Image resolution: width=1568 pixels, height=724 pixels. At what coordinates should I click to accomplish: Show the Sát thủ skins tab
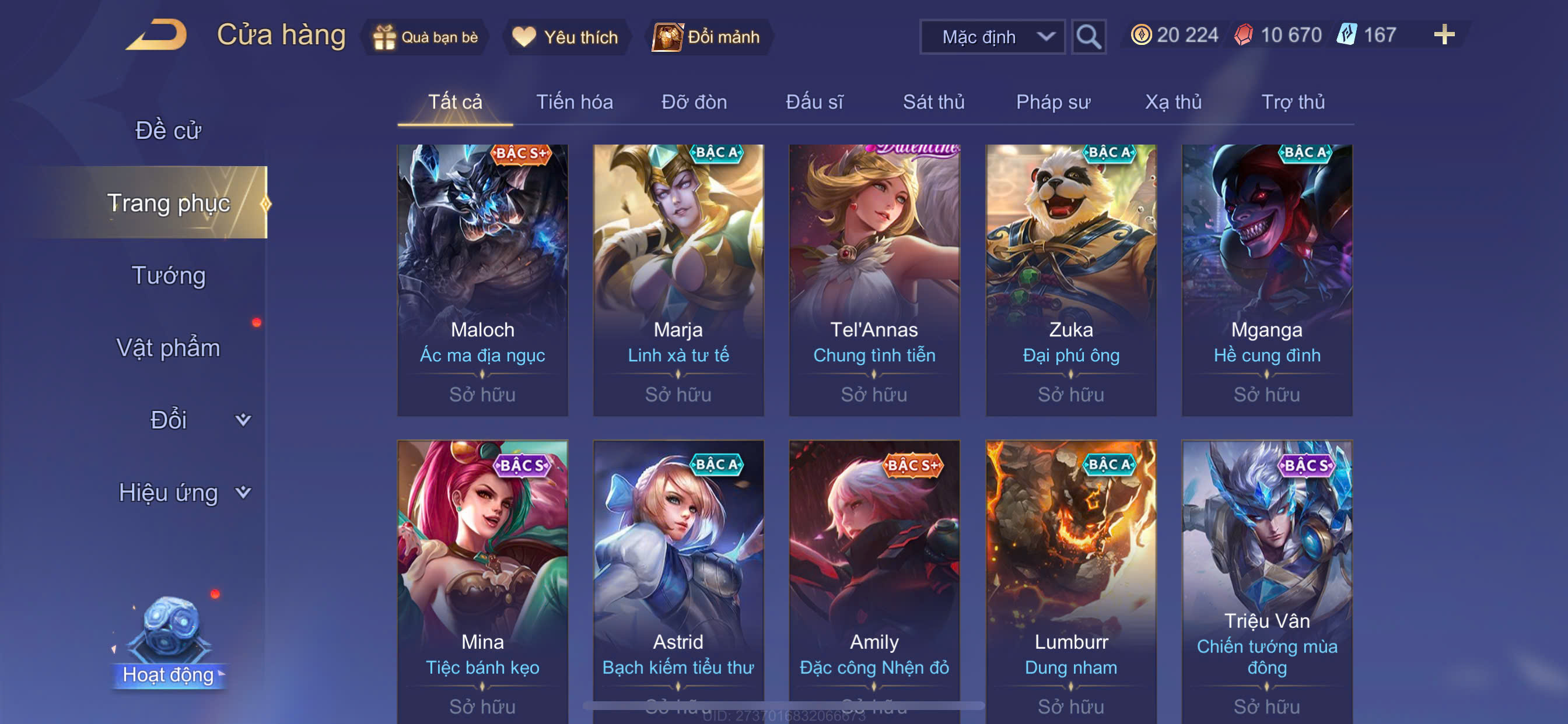[933, 102]
